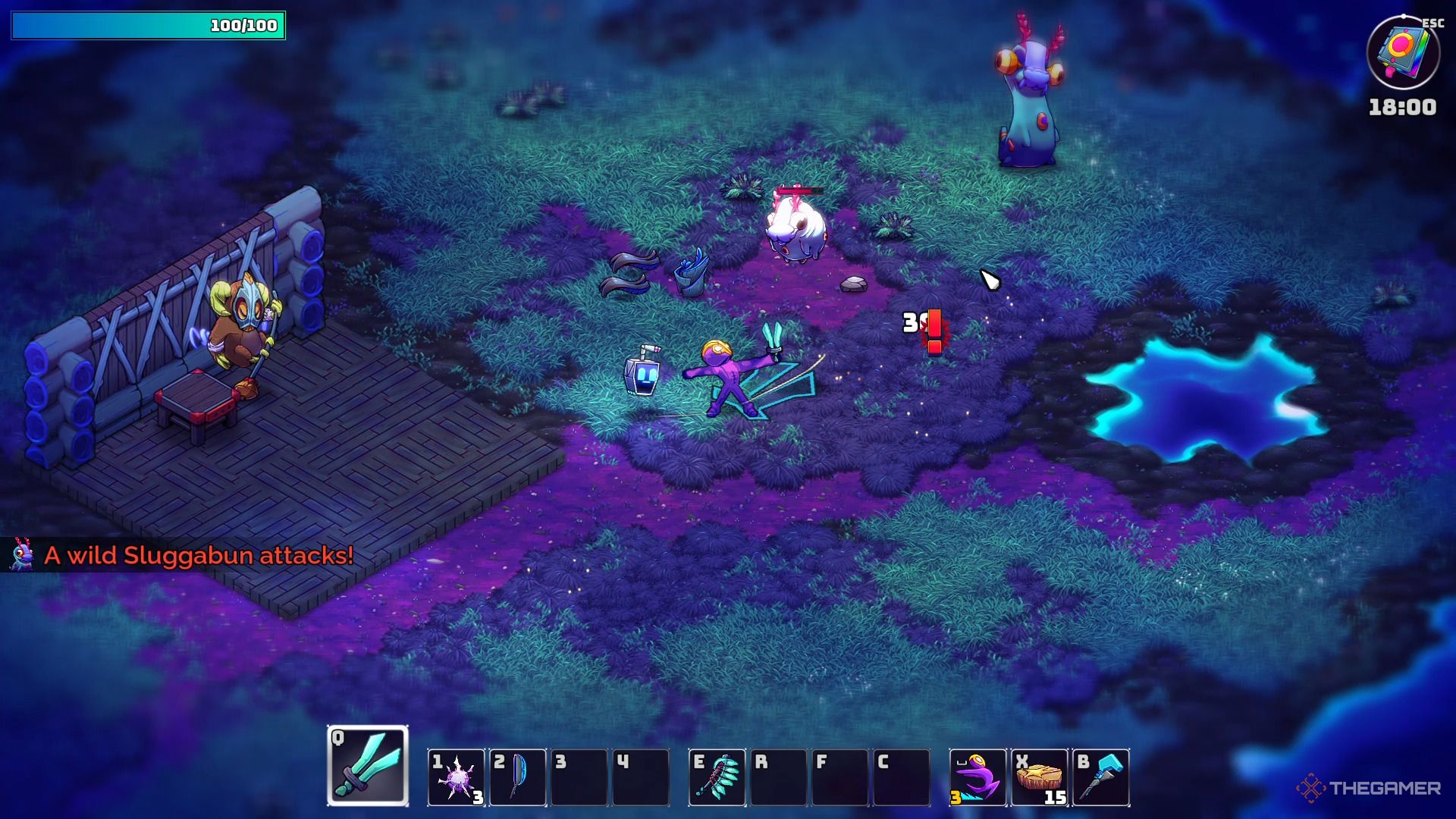Click the white Sluggabun enemy
This screenshot has width=1456, height=819.
[x=794, y=227]
